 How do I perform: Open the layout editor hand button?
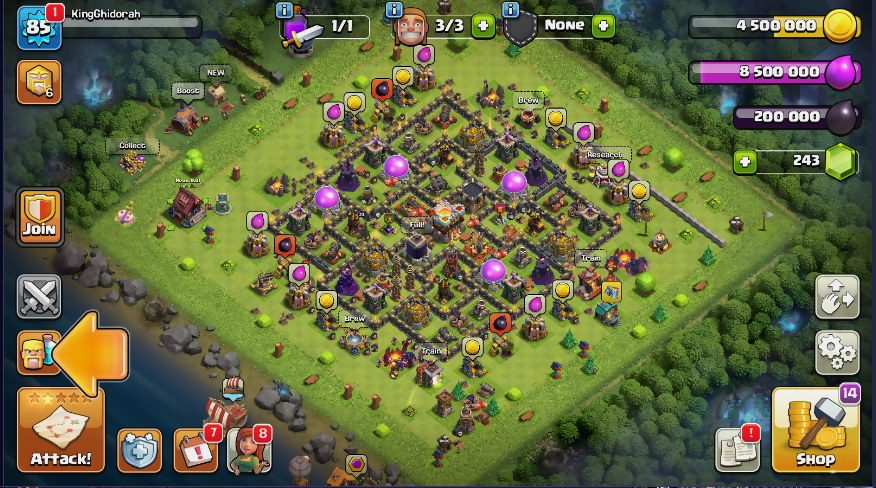click(838, 297)
